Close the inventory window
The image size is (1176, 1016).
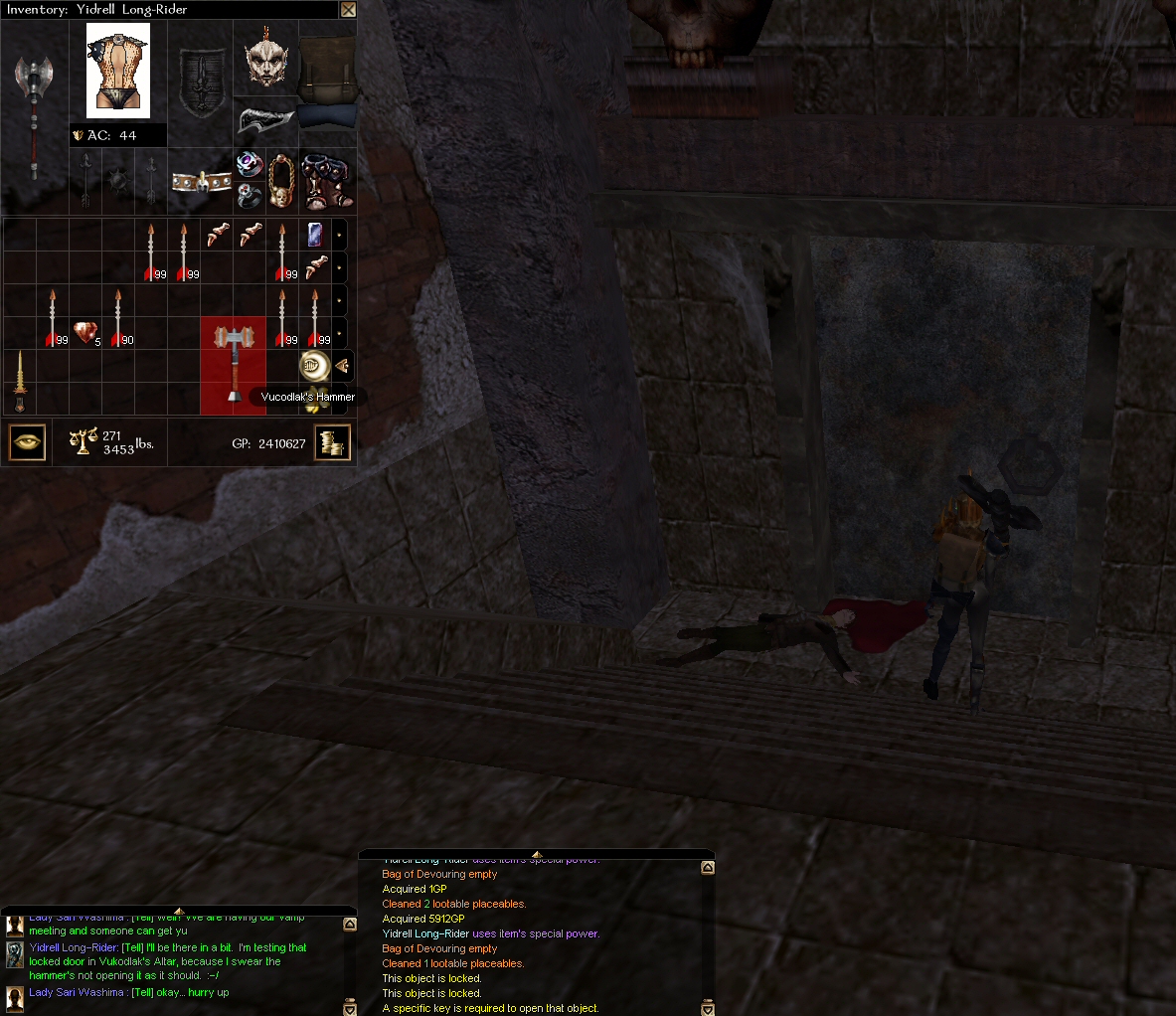tap(348, 10)
